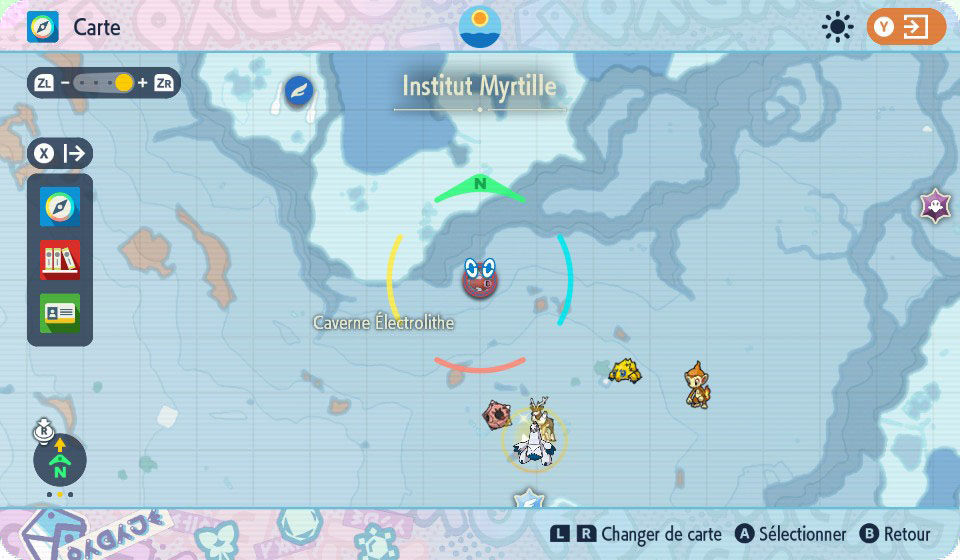Collapse the side panel arrow tab

click(x=61, y=154)
